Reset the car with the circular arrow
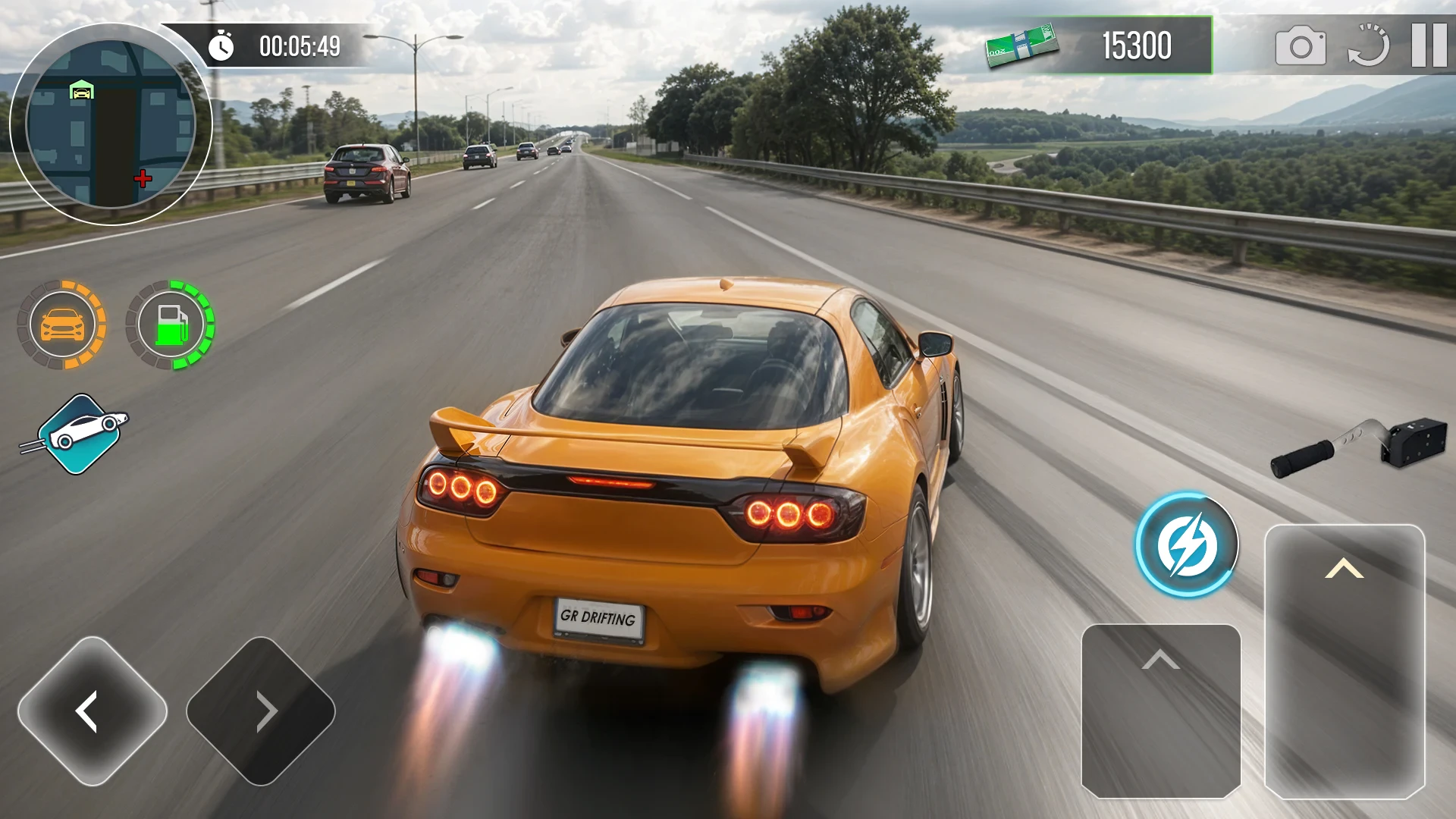The image size is (1456, 819). [x=1368, y=45]
